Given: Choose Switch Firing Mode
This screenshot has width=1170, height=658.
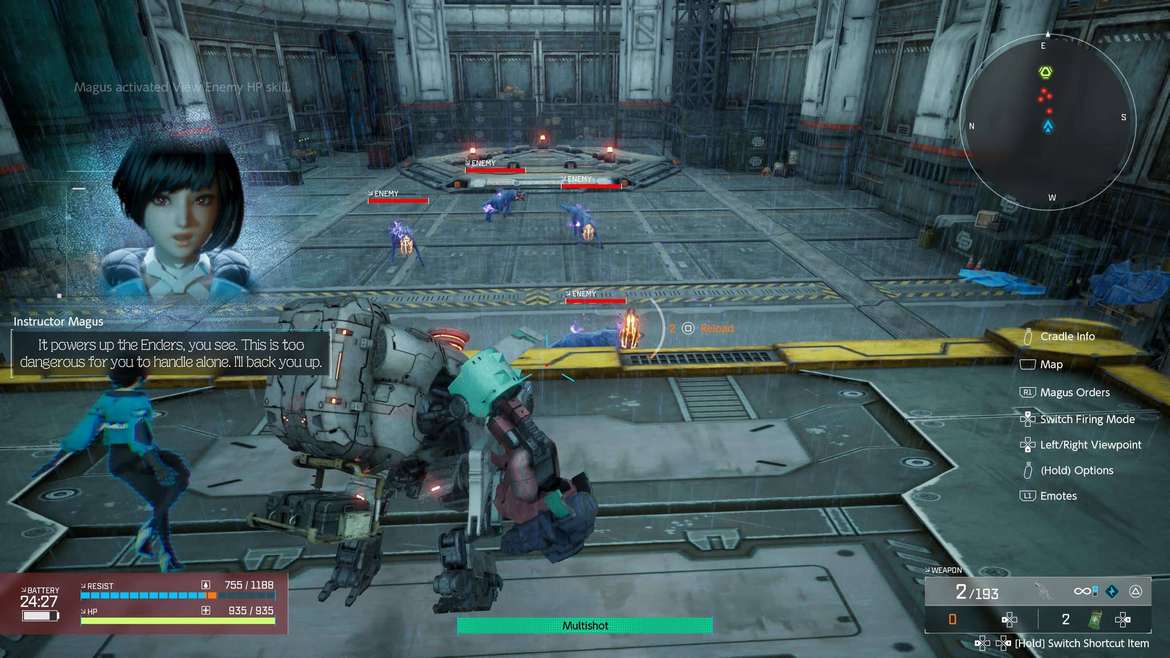Looking at the screenshot, I should pos(1086,420).
